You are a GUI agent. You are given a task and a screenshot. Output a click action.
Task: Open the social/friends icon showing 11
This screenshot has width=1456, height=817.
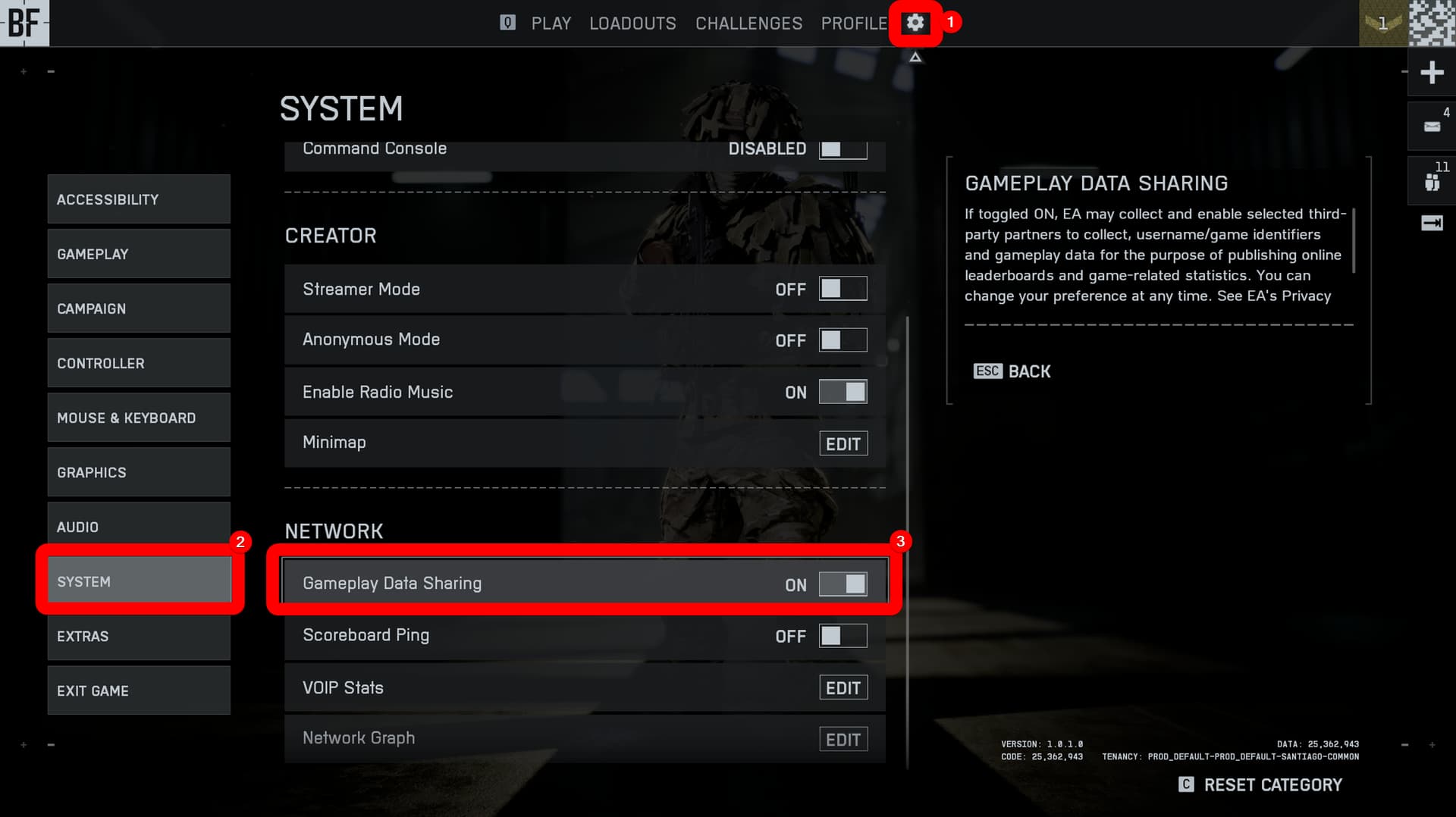coord(1431,180)
